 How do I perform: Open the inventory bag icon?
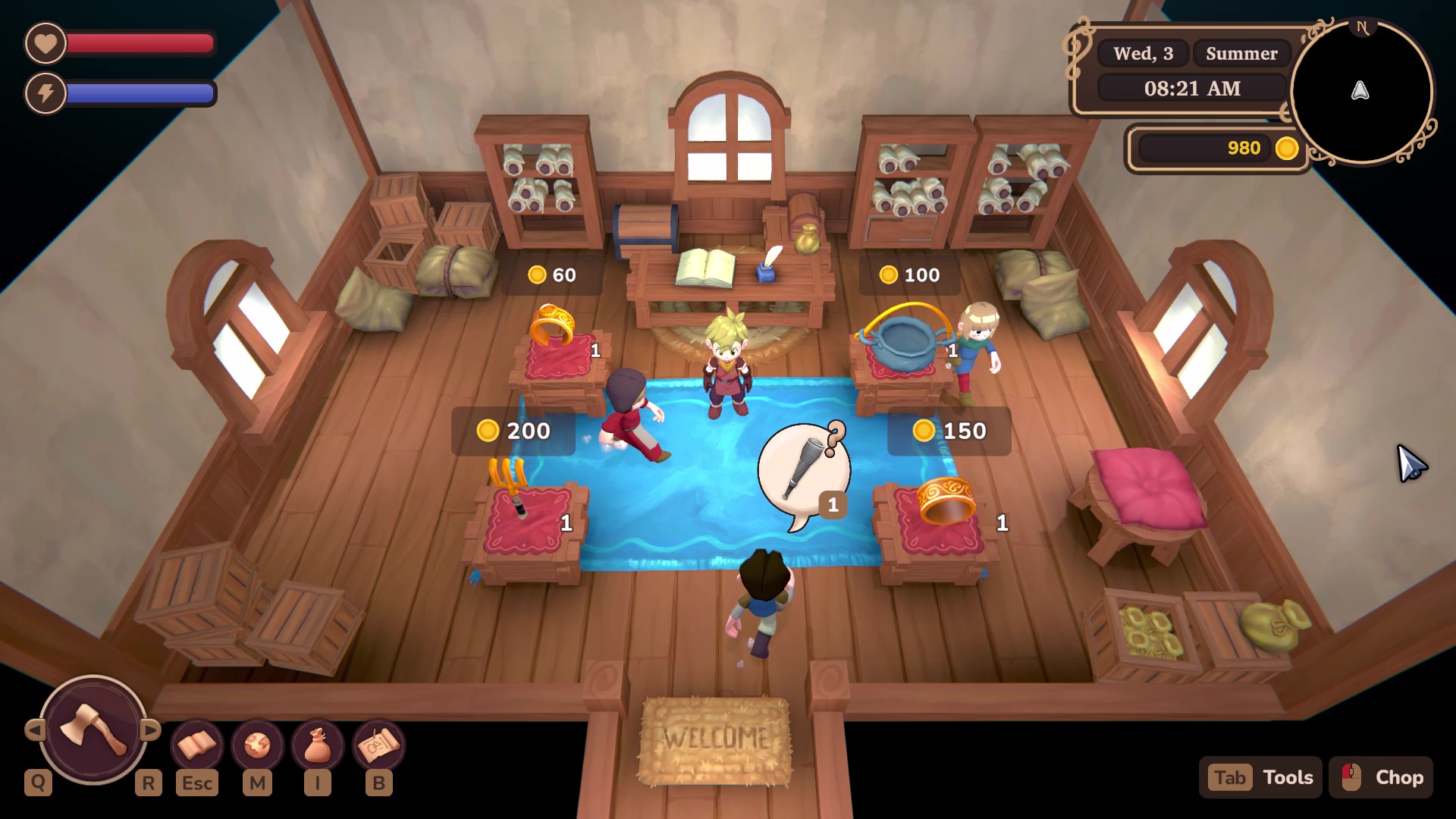click(318, 745)
